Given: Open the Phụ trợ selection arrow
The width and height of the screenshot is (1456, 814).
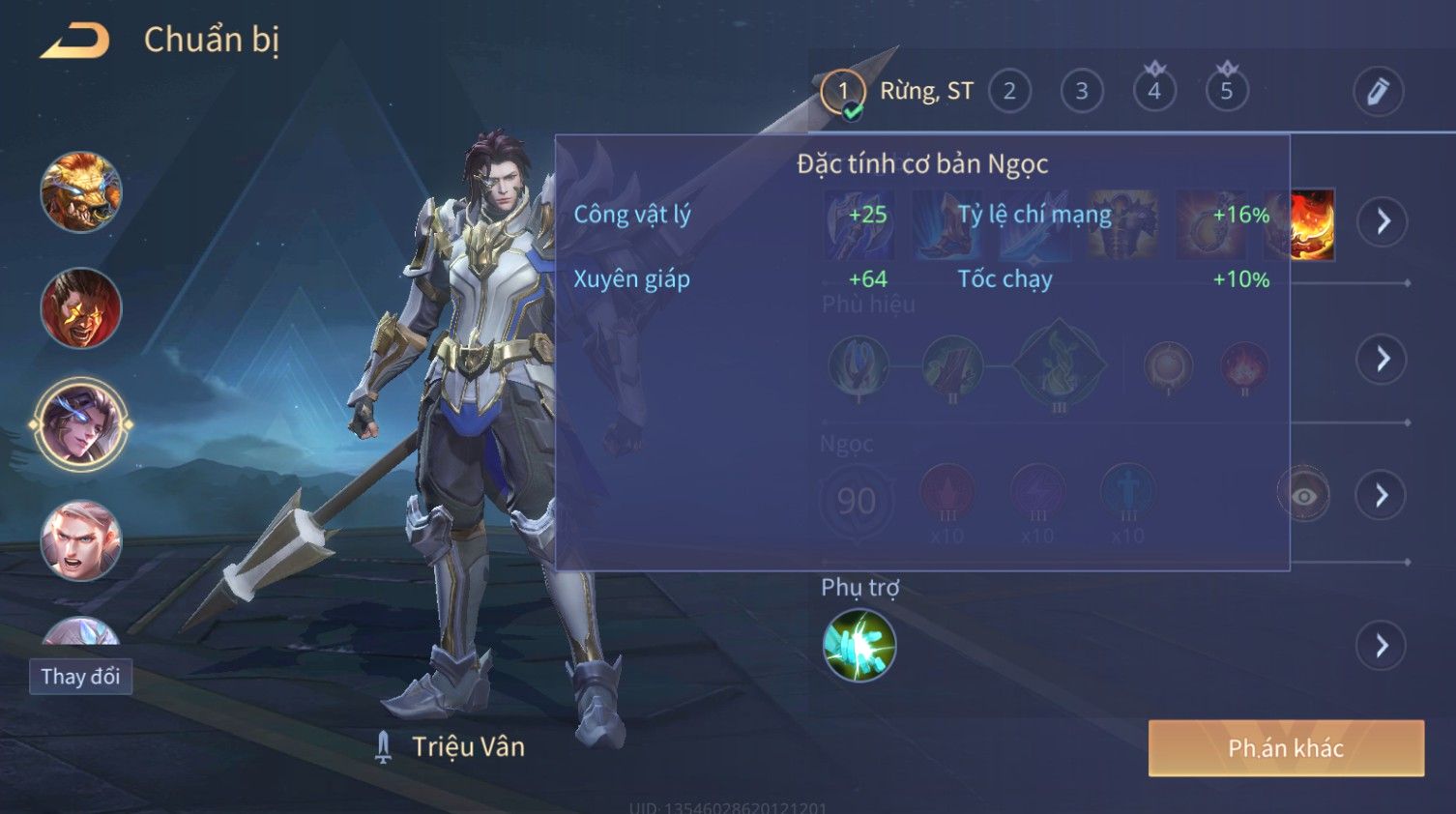Looking at the screenshot, I should (1383, 646).
